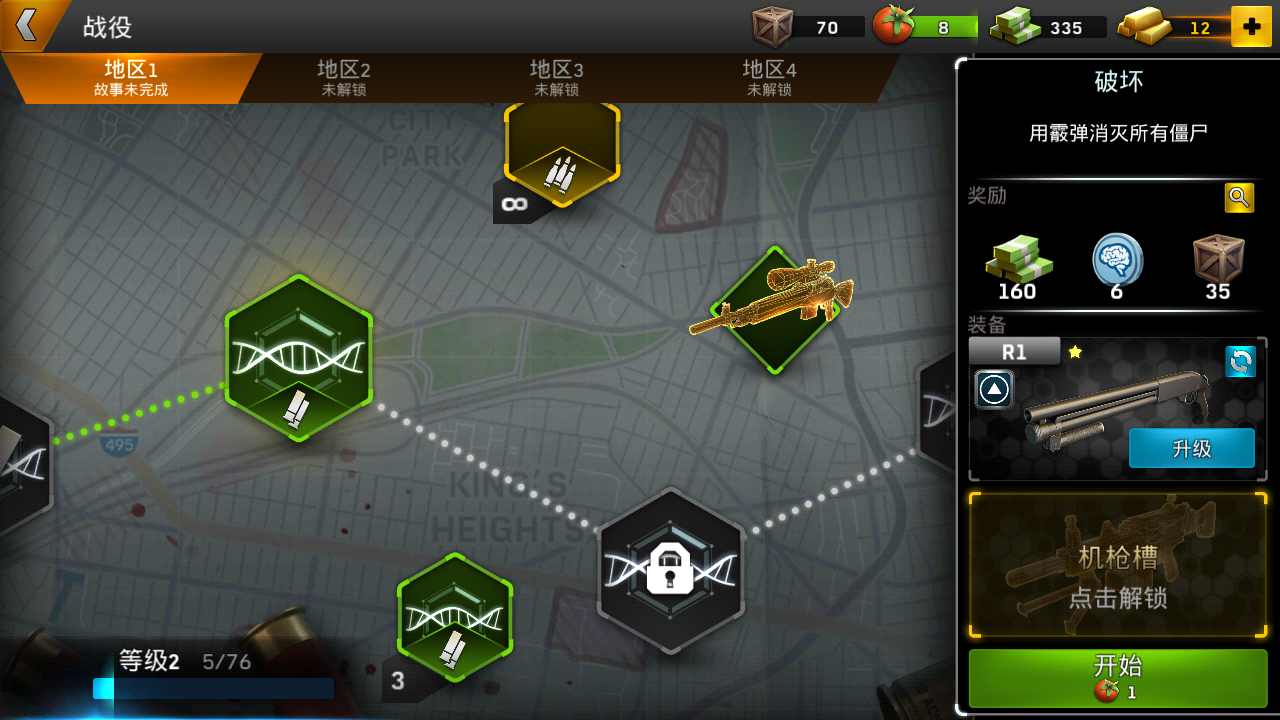1280x720 pixels.
Task: Go back using the arrow button
Action: (27, 25)
